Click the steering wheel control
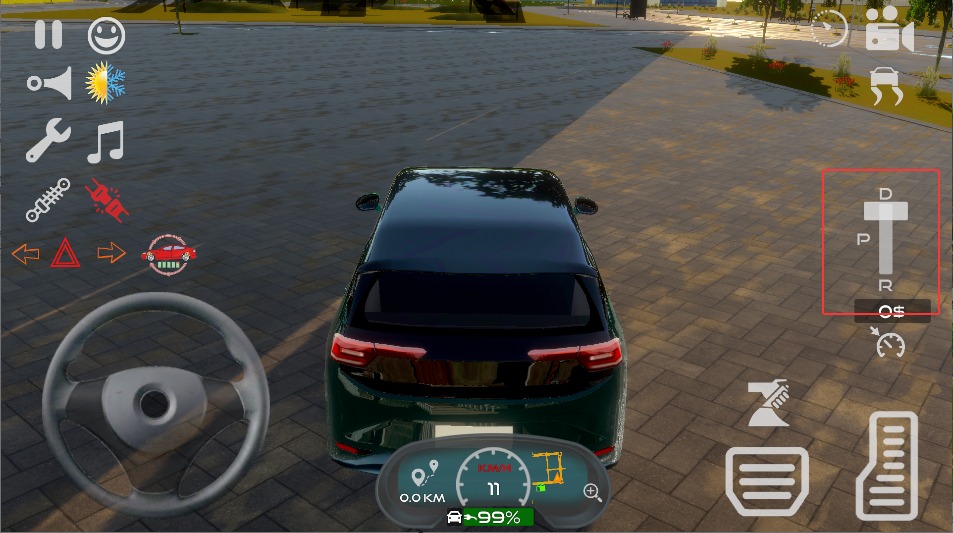 pyautogui.click(x=154, y=403)
